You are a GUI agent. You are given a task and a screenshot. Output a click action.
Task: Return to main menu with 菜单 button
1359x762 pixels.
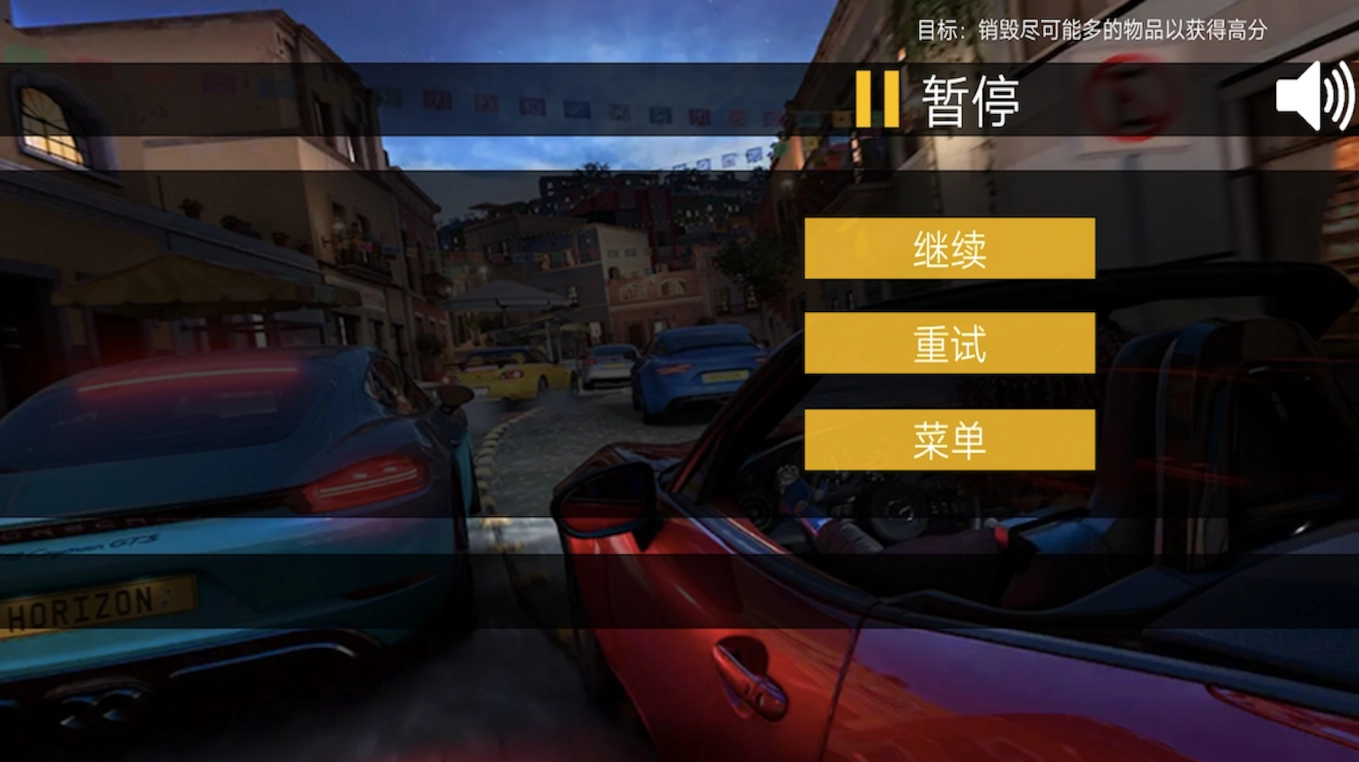(x=948, y=439)
